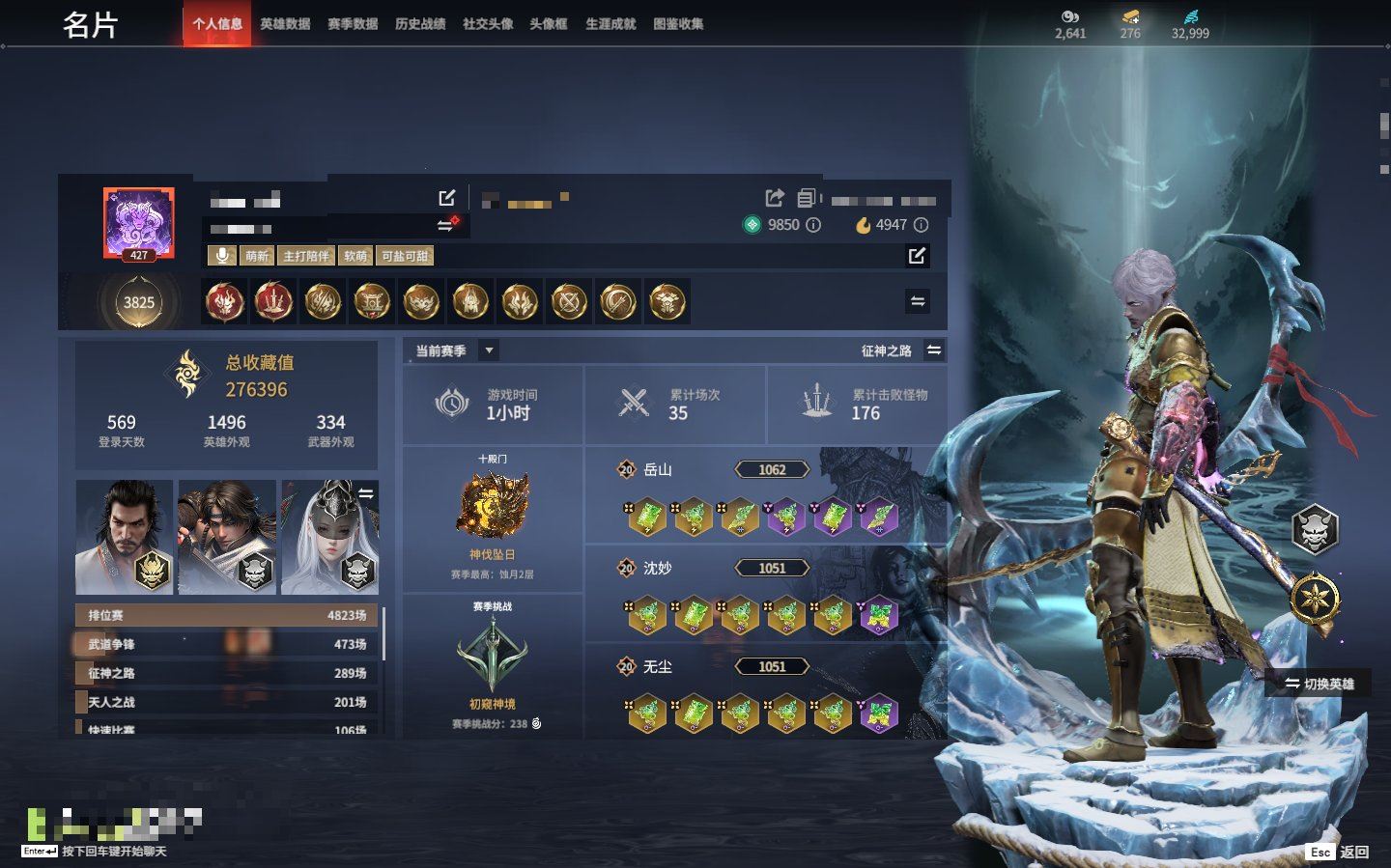Select the 排位赛 mode row
The height and width of the screenshot is (868, 1391).
pyautogui.click(x=227, y=615)
